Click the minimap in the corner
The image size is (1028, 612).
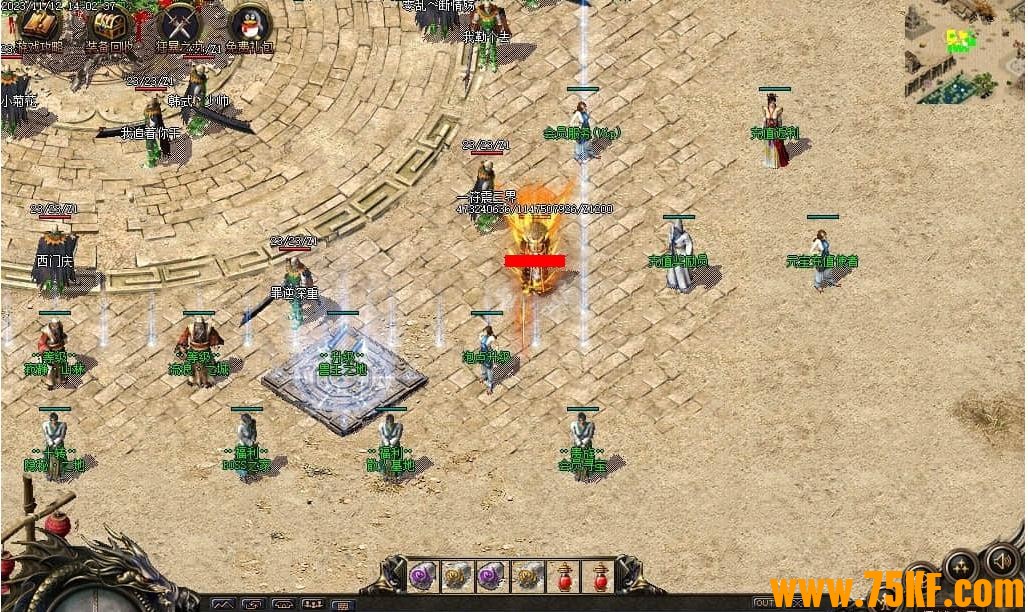pyautogui.click(x=964, y=52)
